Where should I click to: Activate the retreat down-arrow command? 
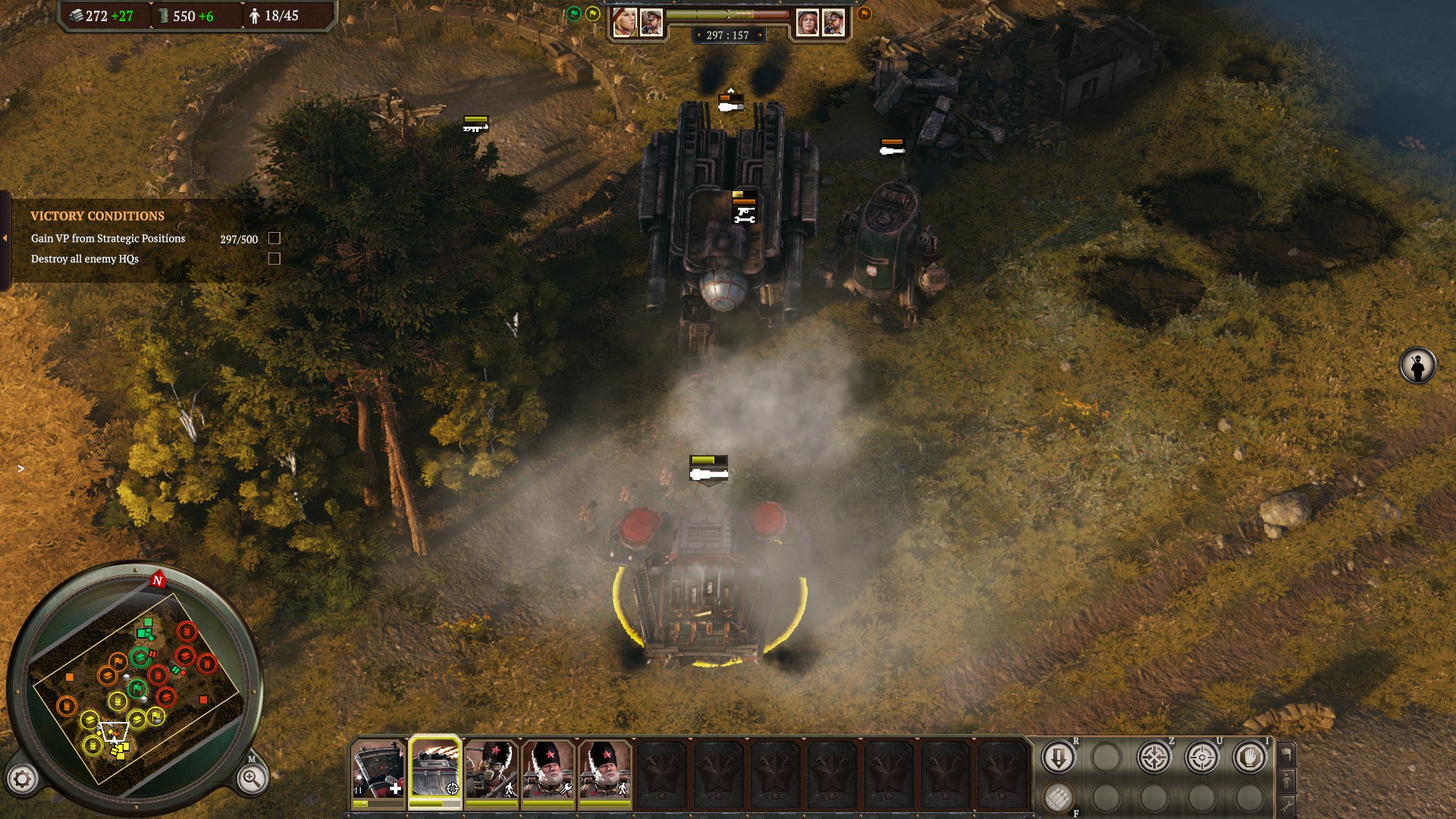[x=1058, y=757]
